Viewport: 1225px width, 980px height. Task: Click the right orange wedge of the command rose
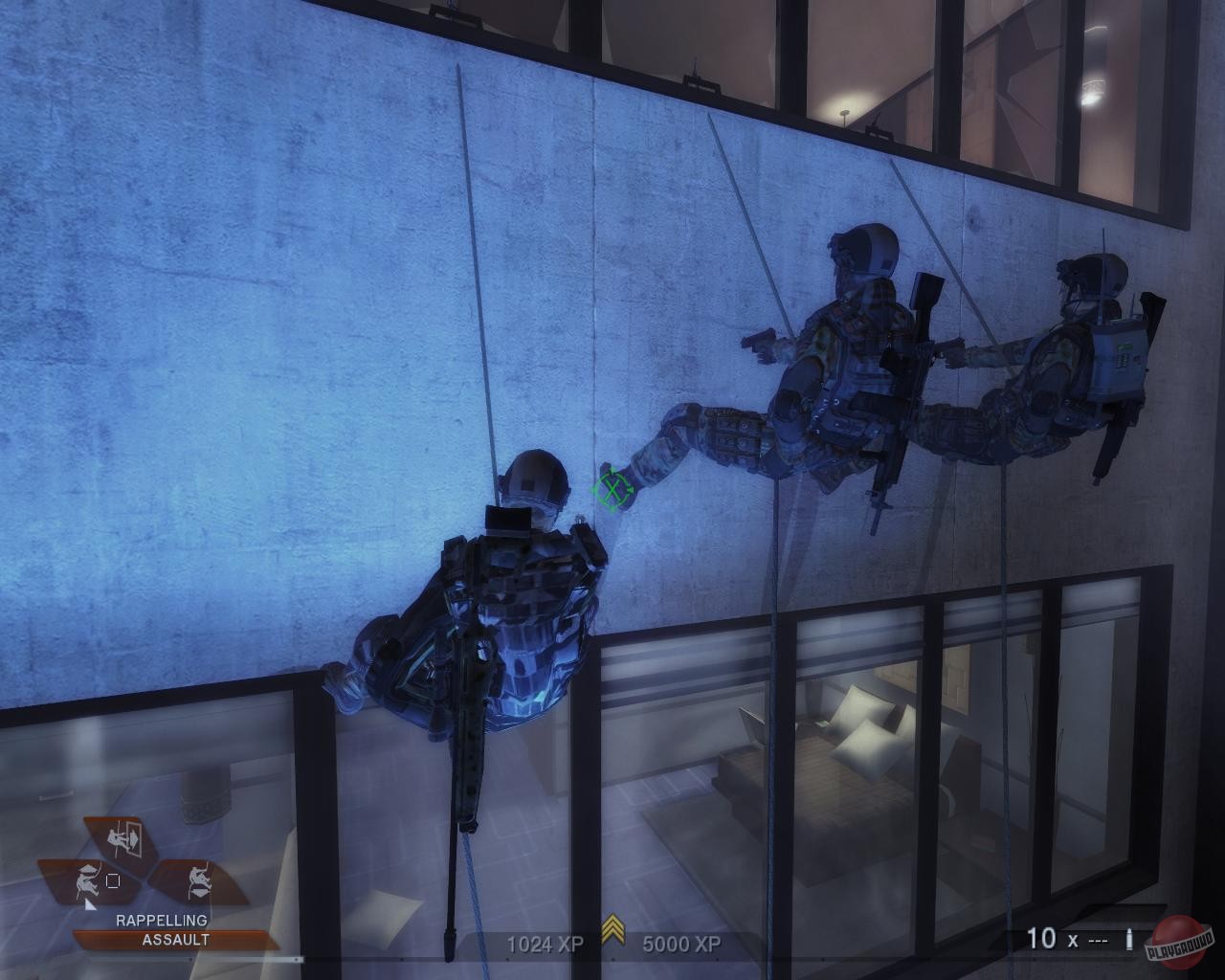click(x=199, y=880)
